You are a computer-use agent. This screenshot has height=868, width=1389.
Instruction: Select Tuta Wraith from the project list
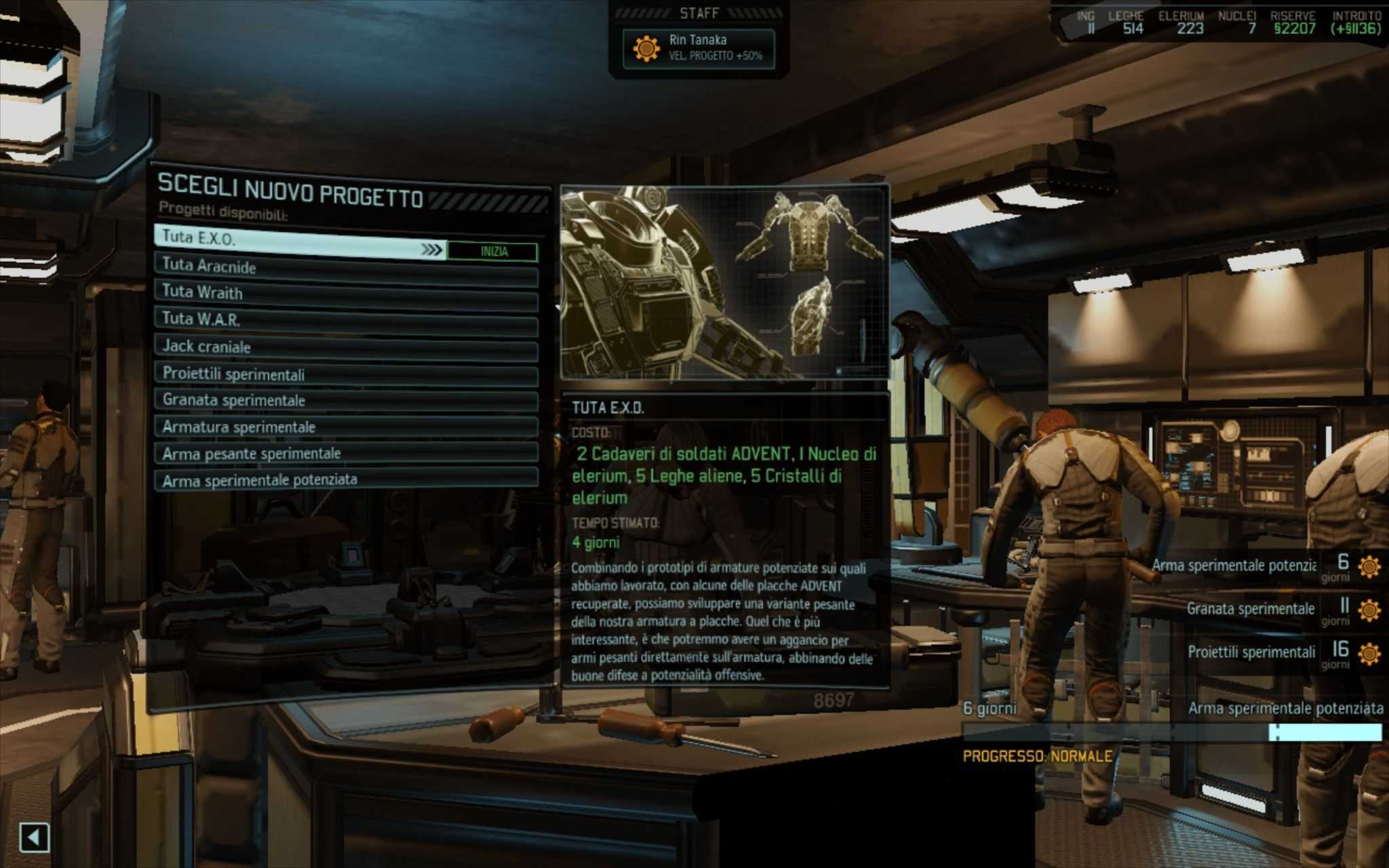pyautogui.click(x=346, y=295)
